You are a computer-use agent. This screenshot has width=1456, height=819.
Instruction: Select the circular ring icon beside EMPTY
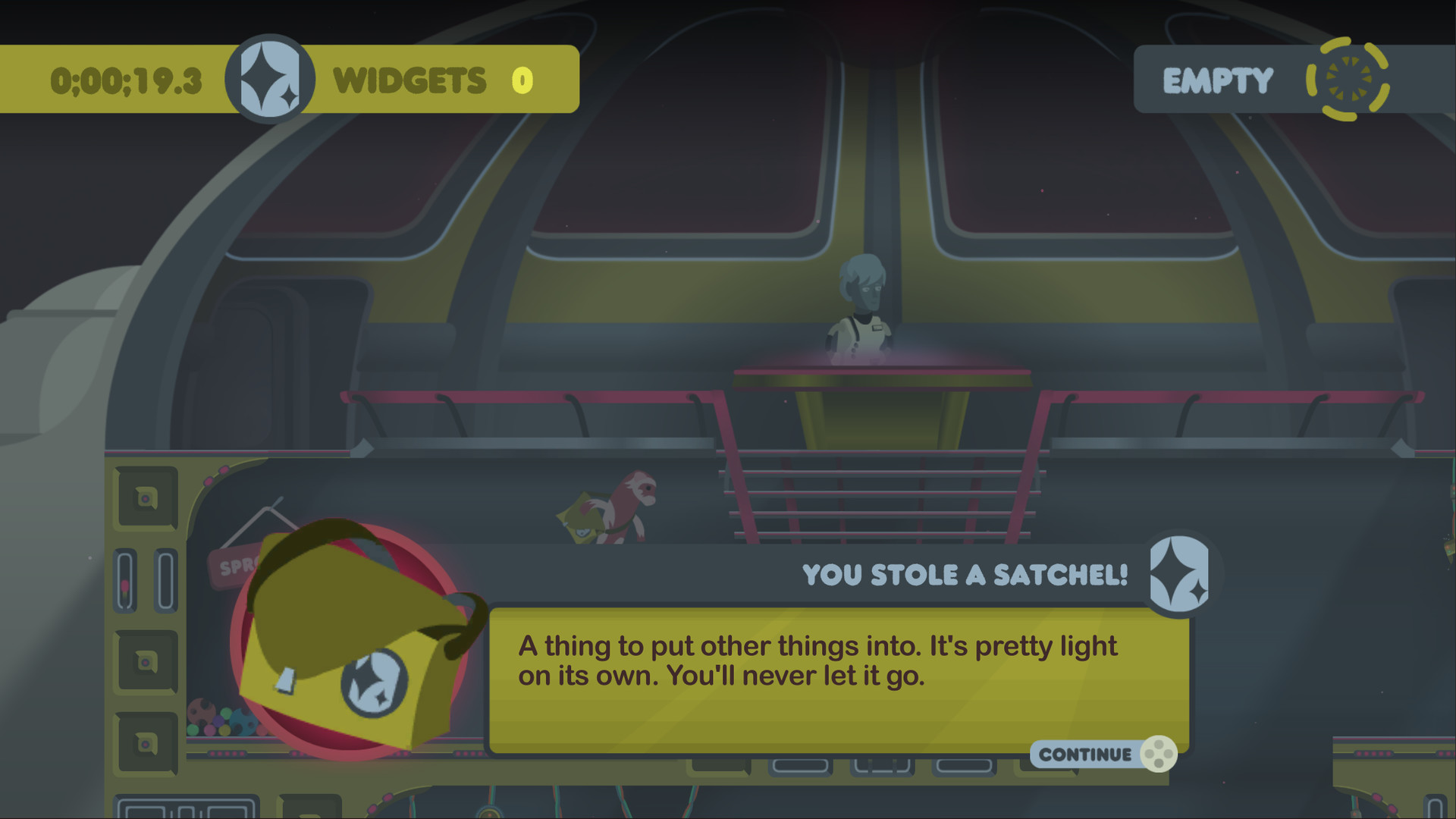click(x=1348, y=80)
